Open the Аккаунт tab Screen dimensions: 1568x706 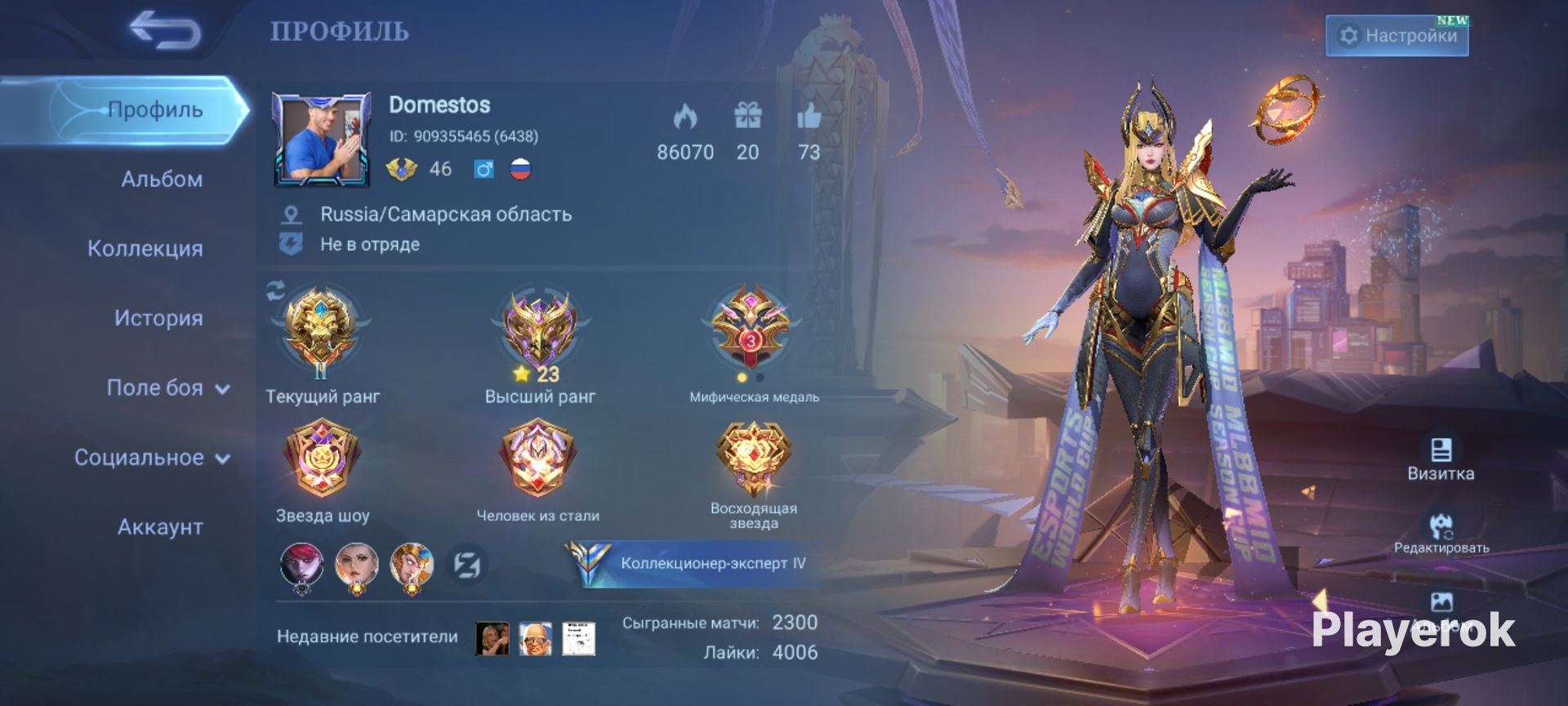tap(160, 527)
